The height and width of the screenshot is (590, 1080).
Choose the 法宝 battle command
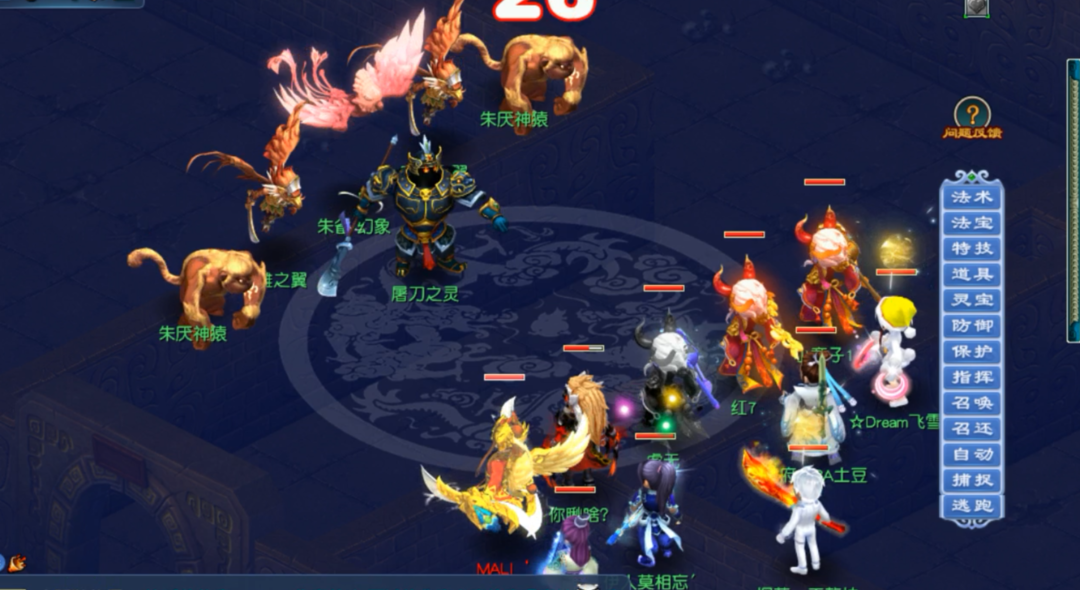pyautogui.click(x=971, y=223)
